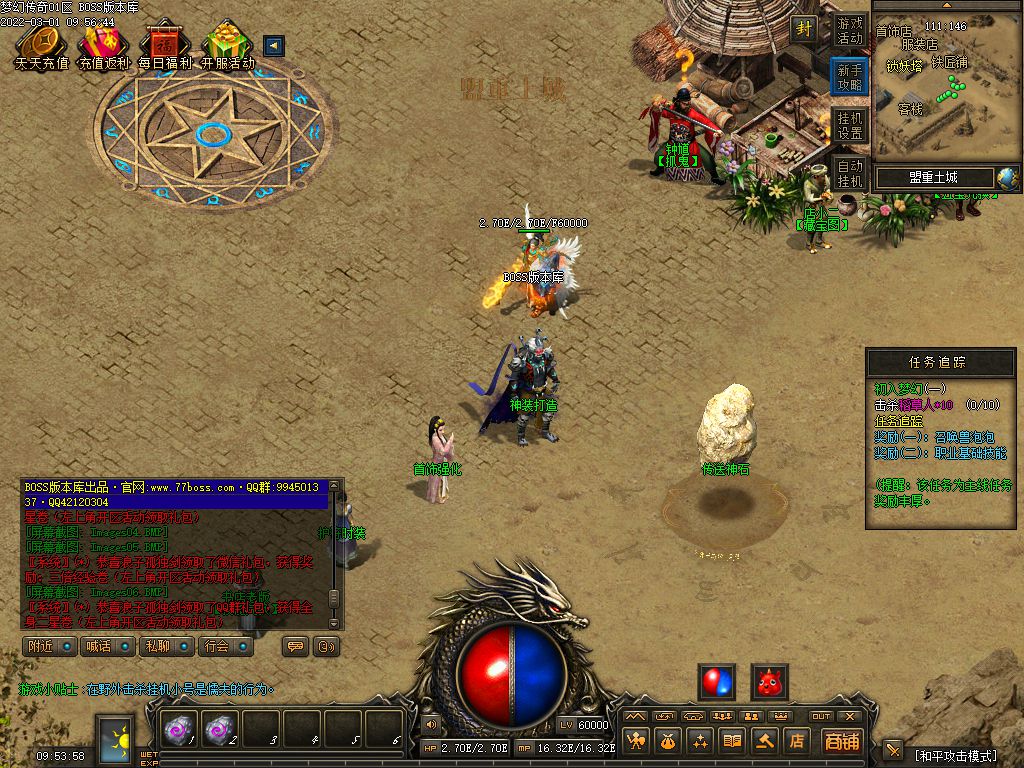Open the world map globe icon
Image resolution: width=1024 pixels, height=768 pixels.
point(1007,178)
